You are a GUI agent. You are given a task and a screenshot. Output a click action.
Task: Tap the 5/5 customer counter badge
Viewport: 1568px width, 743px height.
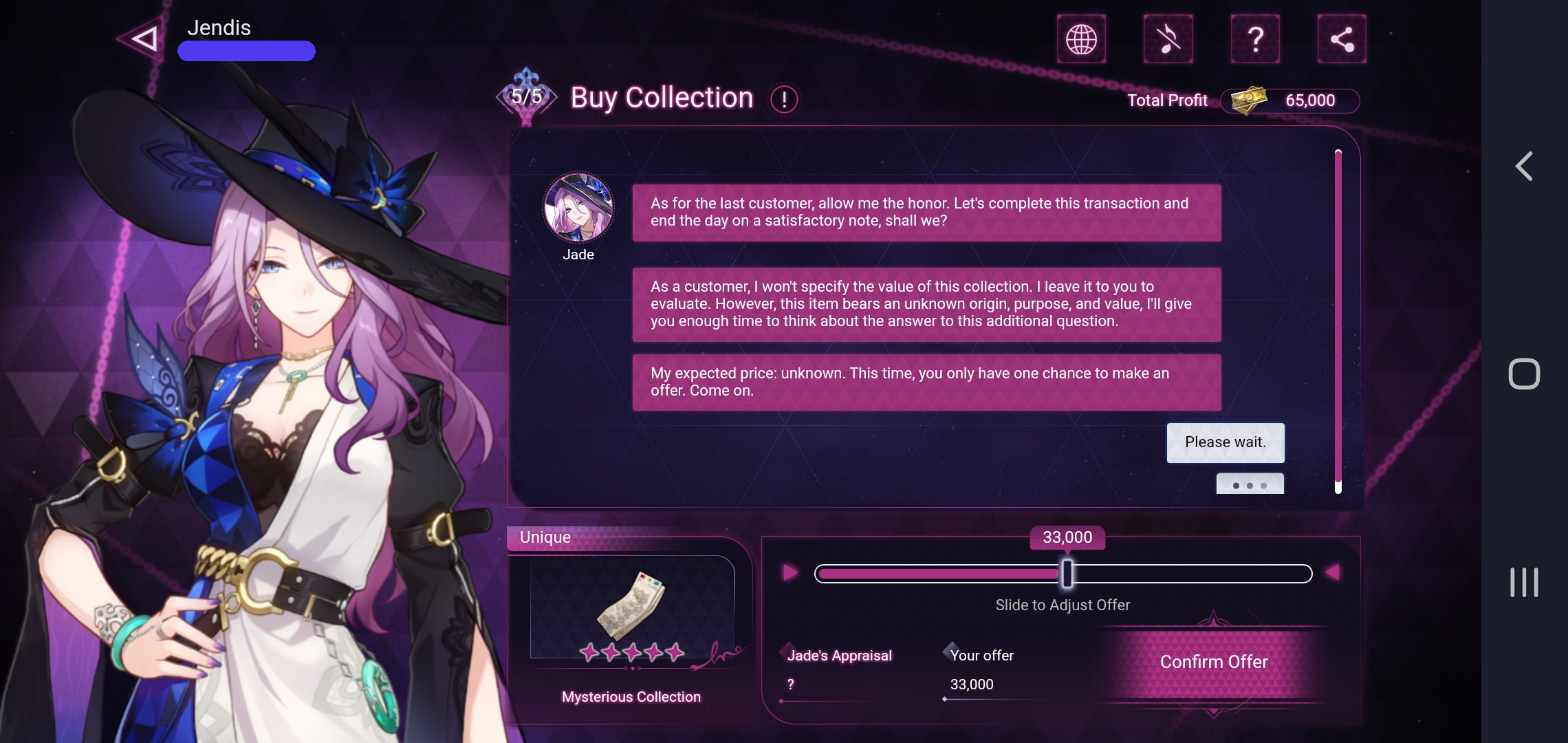click(x=527, y=95)
